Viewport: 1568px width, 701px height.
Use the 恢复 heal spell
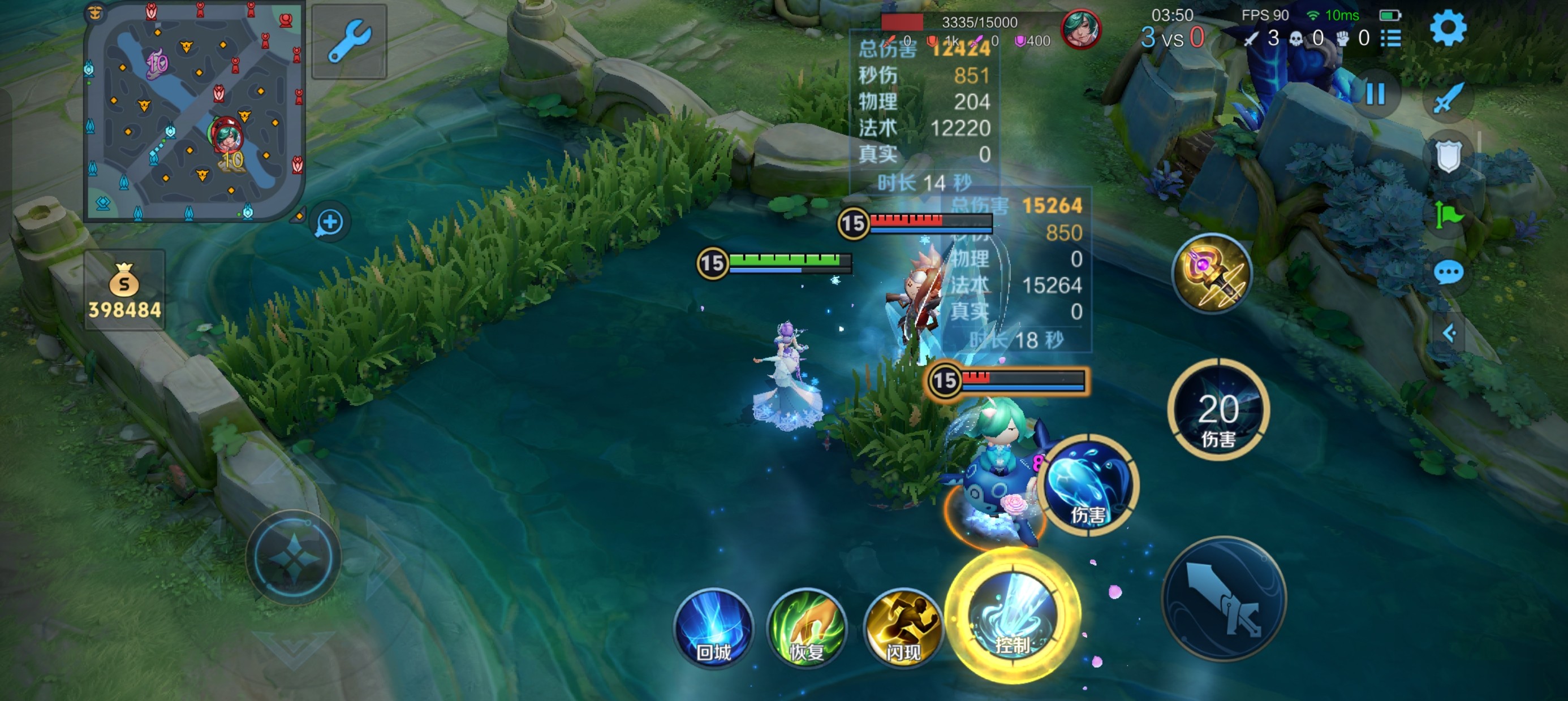tap(807, 628)
